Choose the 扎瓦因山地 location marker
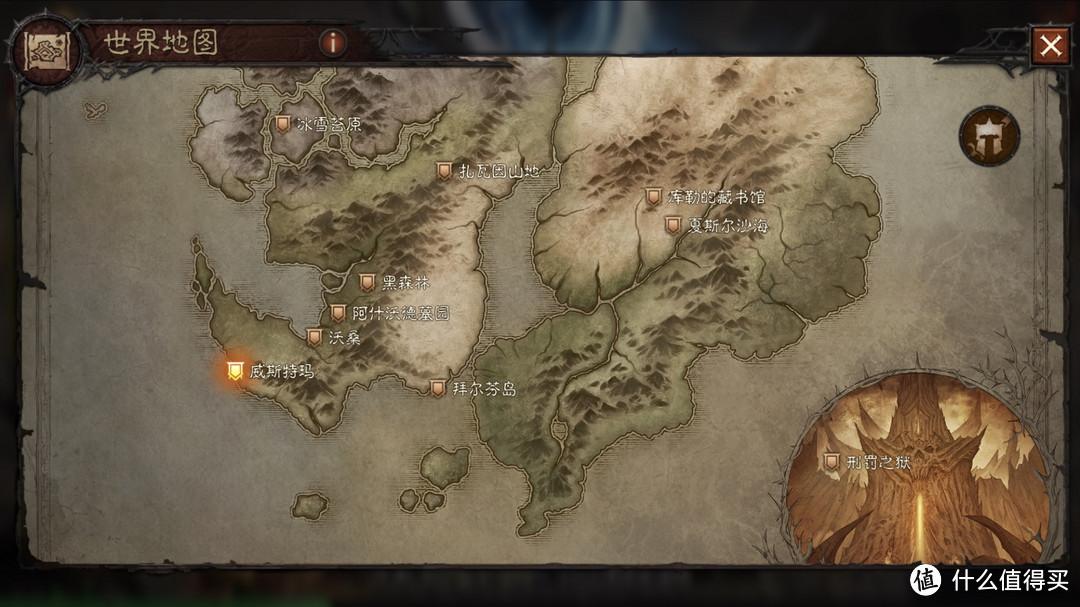This screenshot has width=1080, height=607. 444,171
